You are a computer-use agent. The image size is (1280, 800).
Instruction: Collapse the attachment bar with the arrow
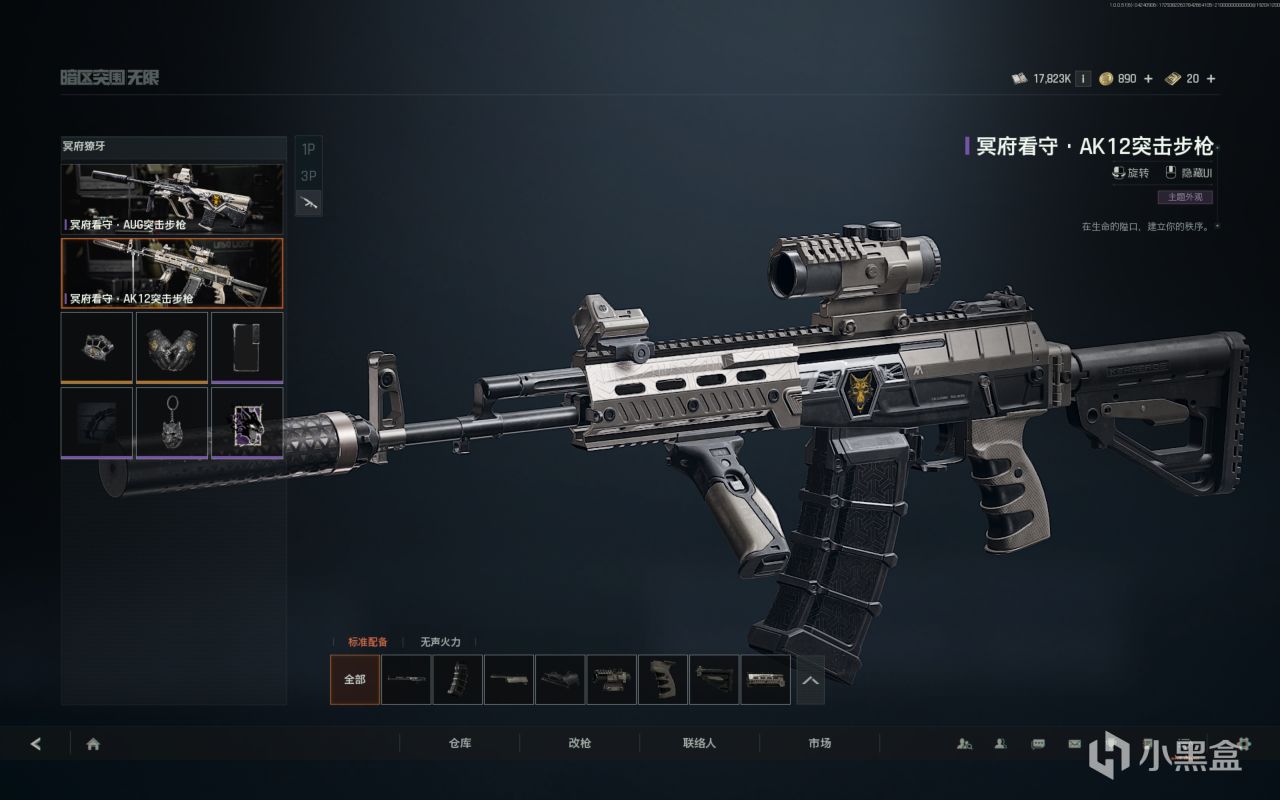(810, 679)
